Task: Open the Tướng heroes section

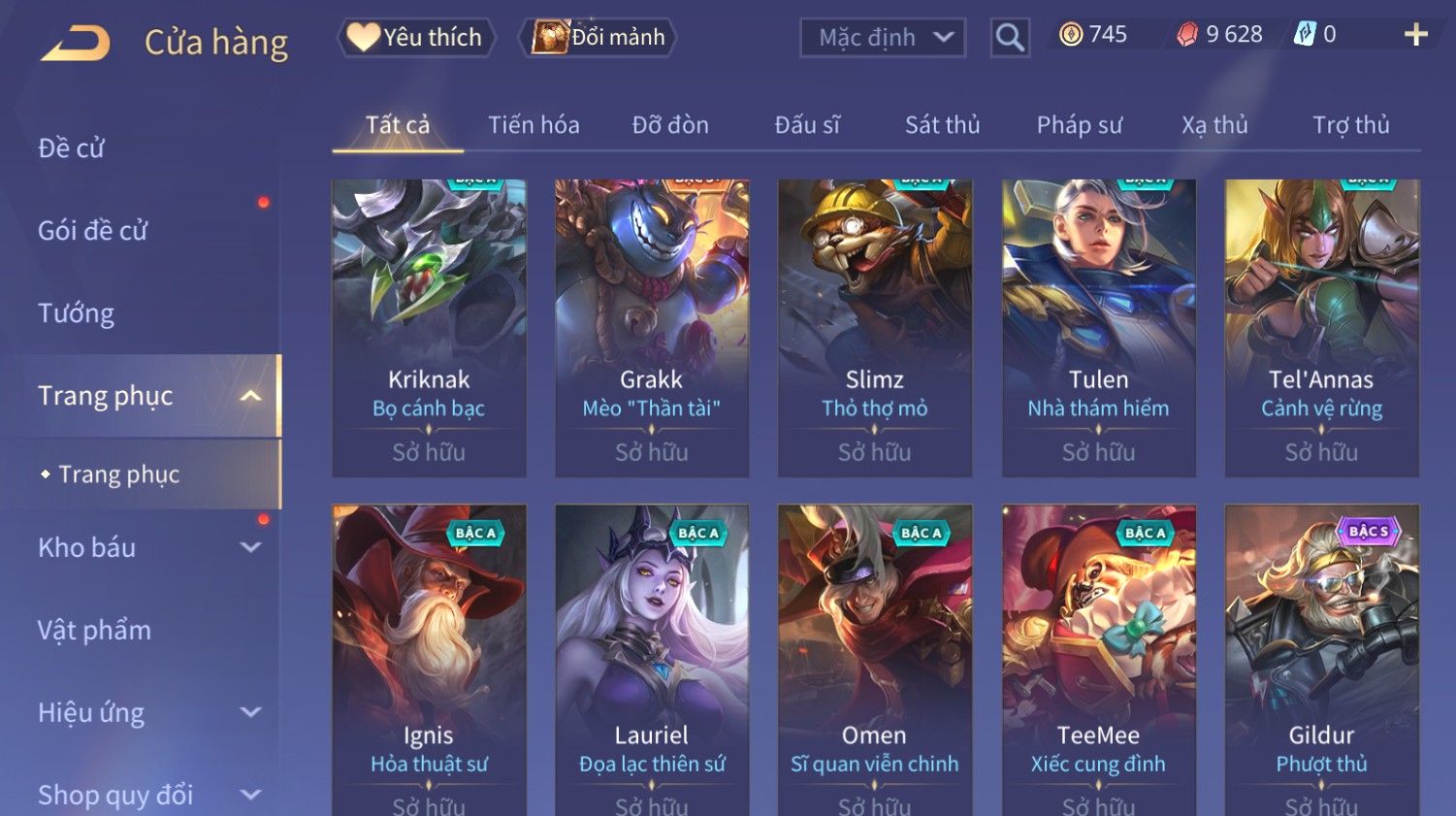Action: tap(77, 313)
